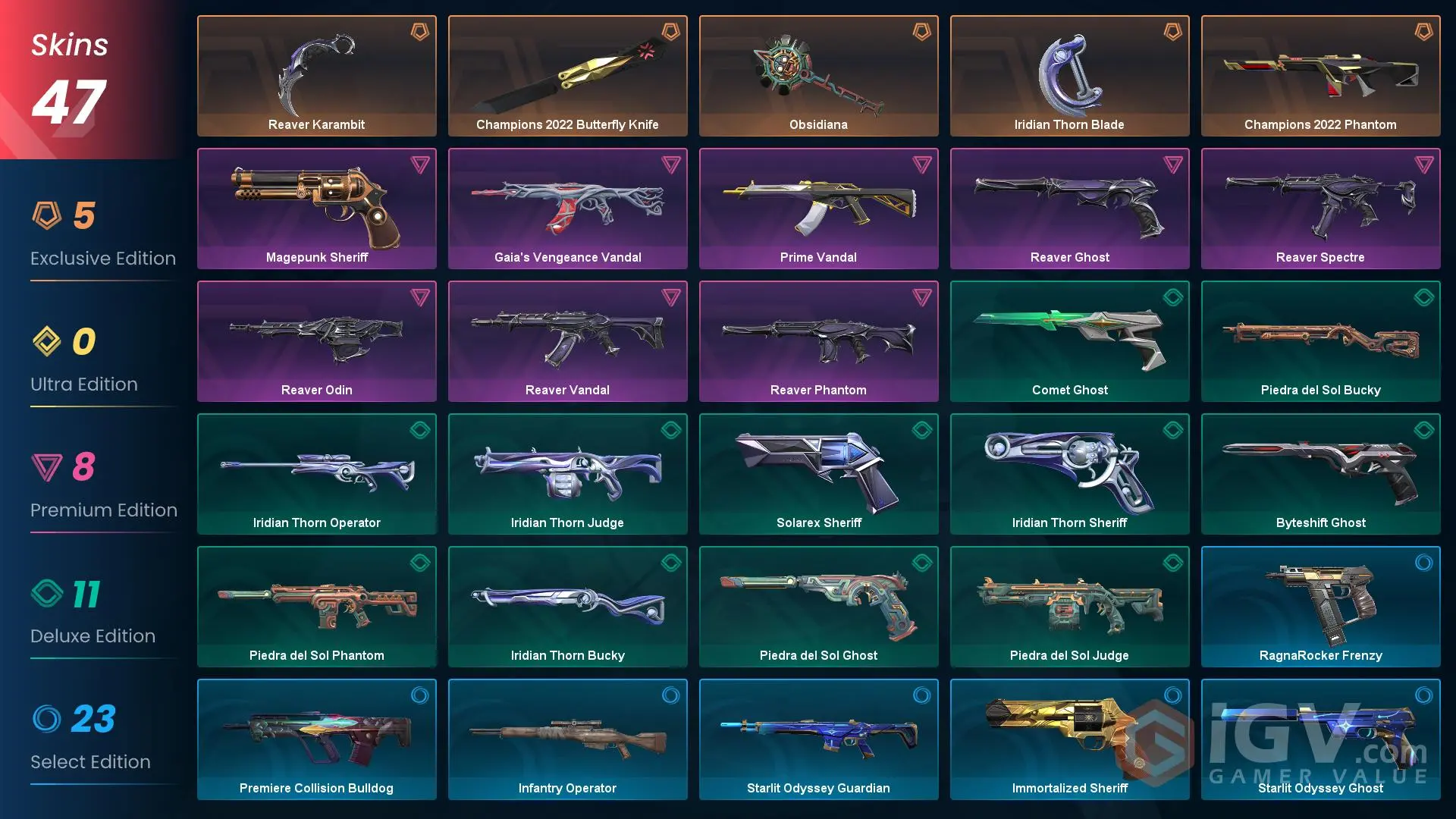Select the Premium Edition triangle icon
Screen dimensions: 1456x819
(49, 468)
